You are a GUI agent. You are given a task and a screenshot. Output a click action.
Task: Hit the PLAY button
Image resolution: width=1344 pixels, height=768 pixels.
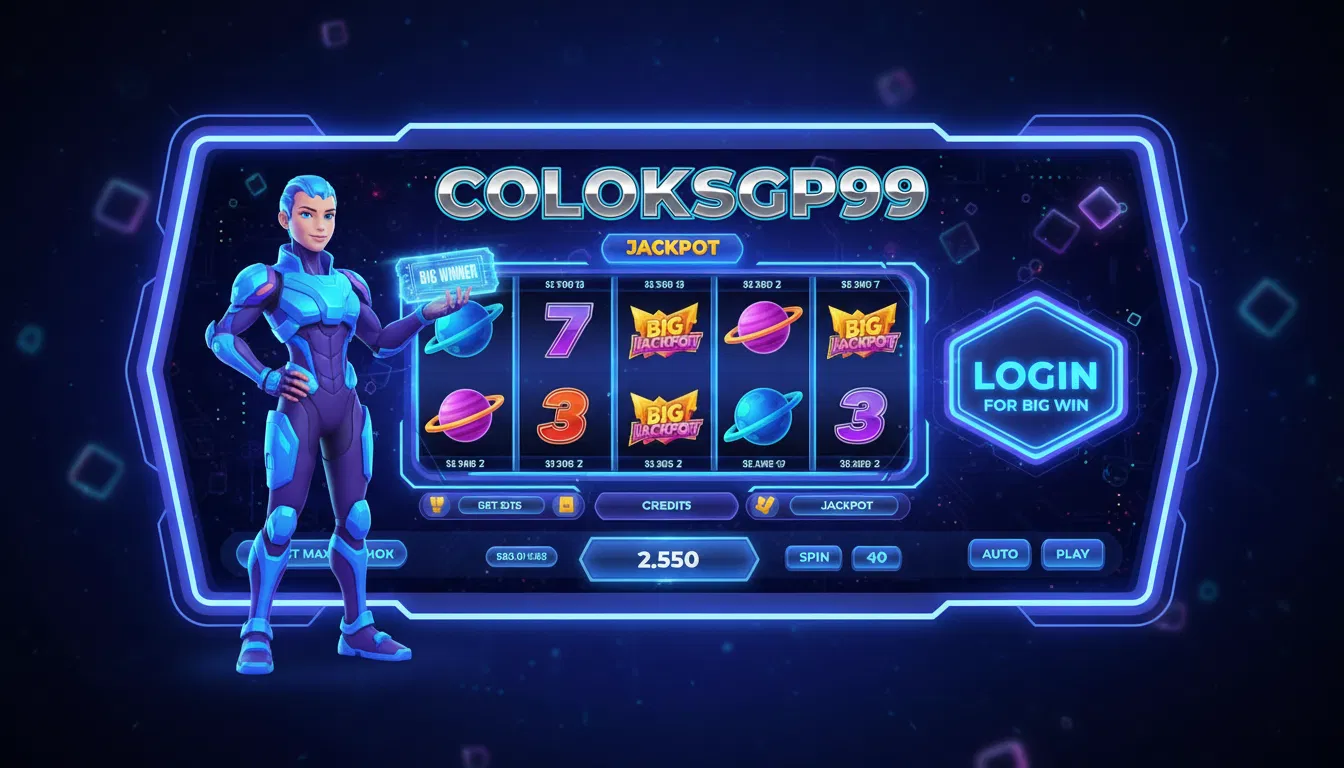tap(1072, 554)
